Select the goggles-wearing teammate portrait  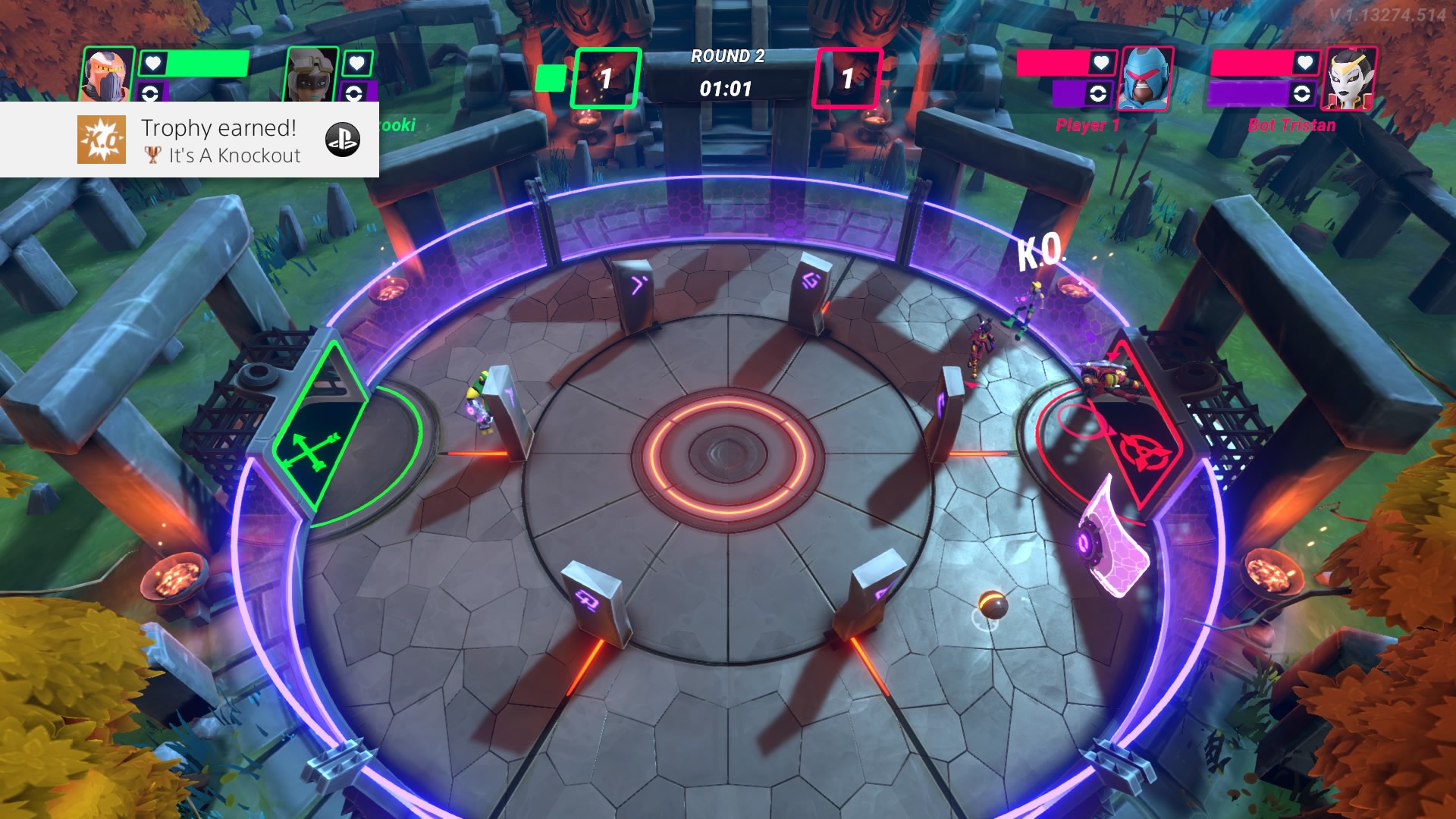tap(311, 74)
